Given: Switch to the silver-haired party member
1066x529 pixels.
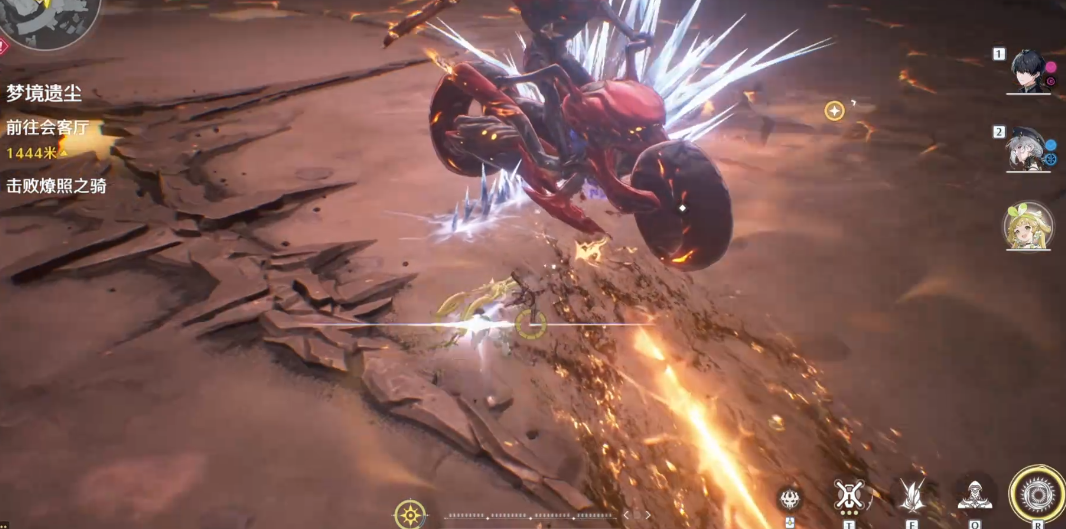Looking at the screenshot, I should coord(1027,150).
